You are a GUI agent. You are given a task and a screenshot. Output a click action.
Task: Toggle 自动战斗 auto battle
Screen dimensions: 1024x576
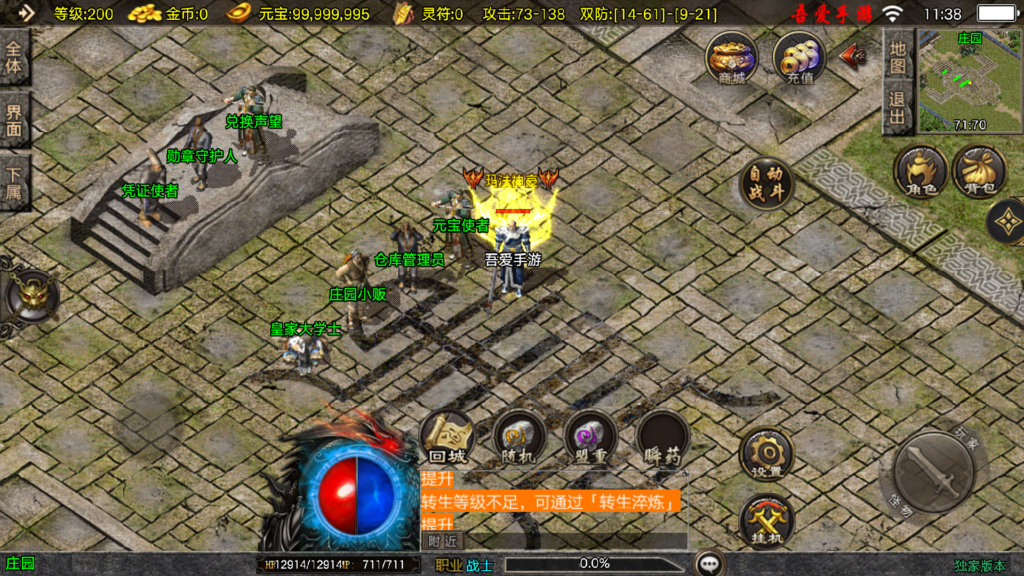[x=766, y=184]
